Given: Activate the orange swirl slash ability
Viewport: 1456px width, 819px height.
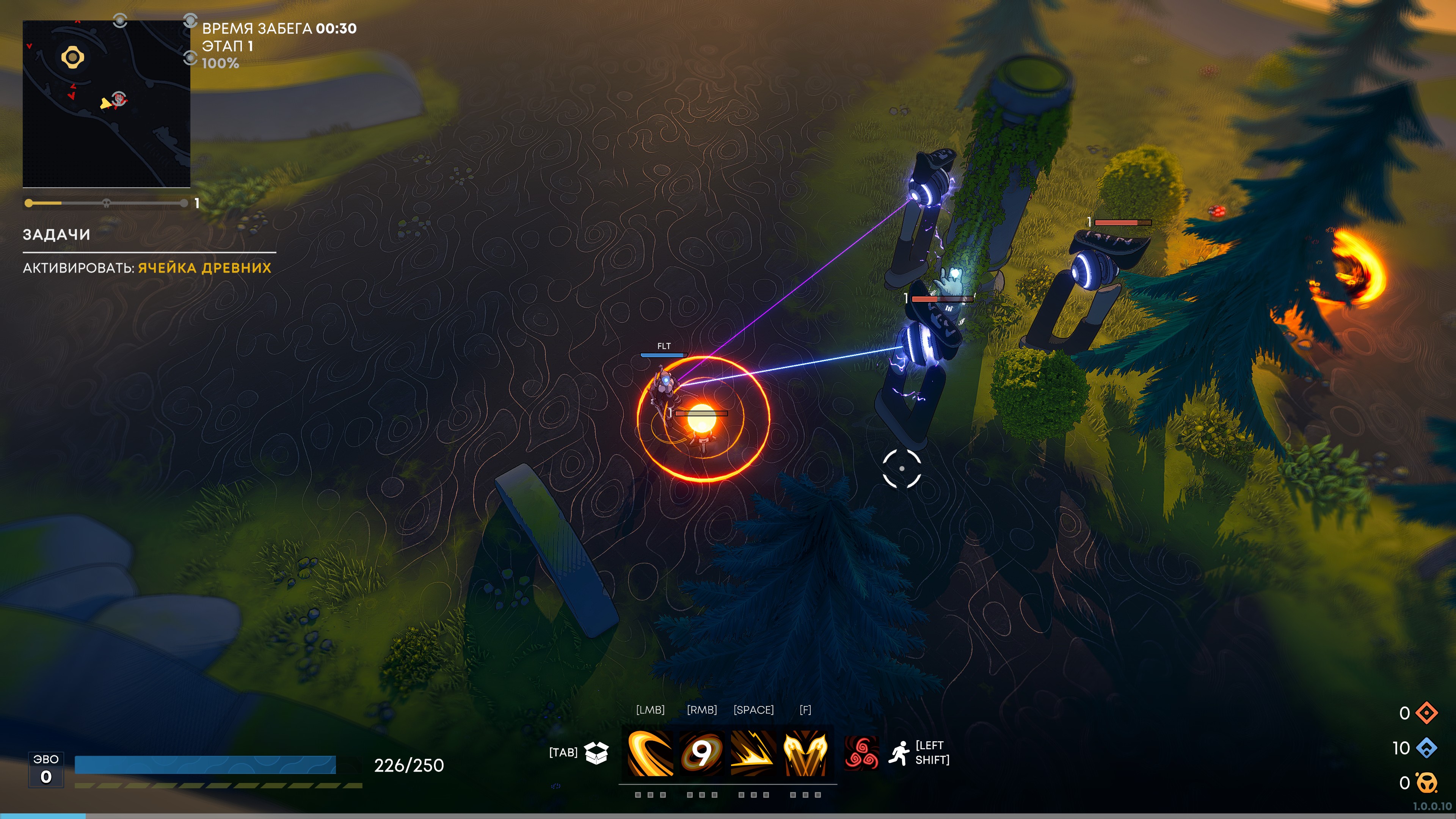Looking at the screenshot, I should point(650,753).
